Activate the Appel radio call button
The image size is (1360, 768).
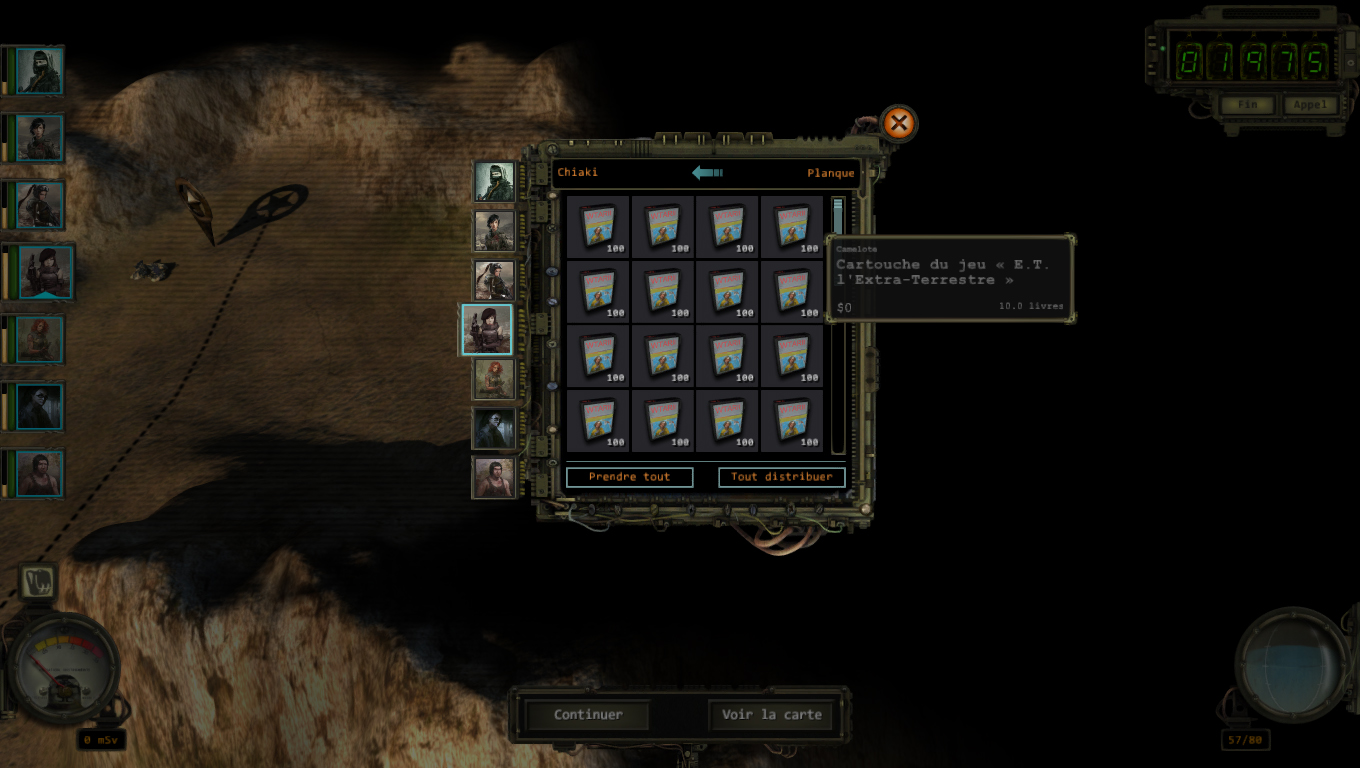click(x=1309, y=105)
